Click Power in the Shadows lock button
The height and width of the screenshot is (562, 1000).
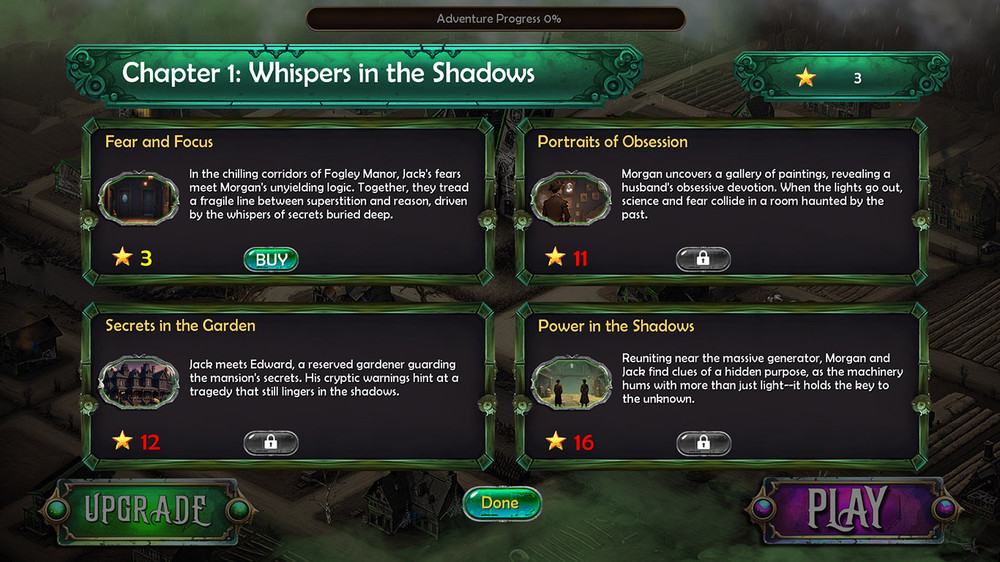[x=703, y=443]
